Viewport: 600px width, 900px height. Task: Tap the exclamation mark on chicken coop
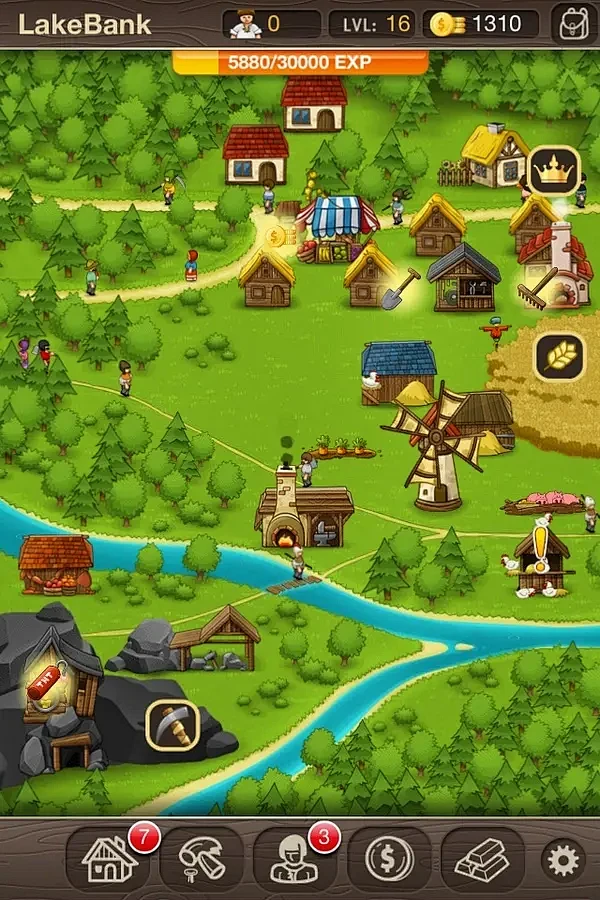click(x=542, y=547)
